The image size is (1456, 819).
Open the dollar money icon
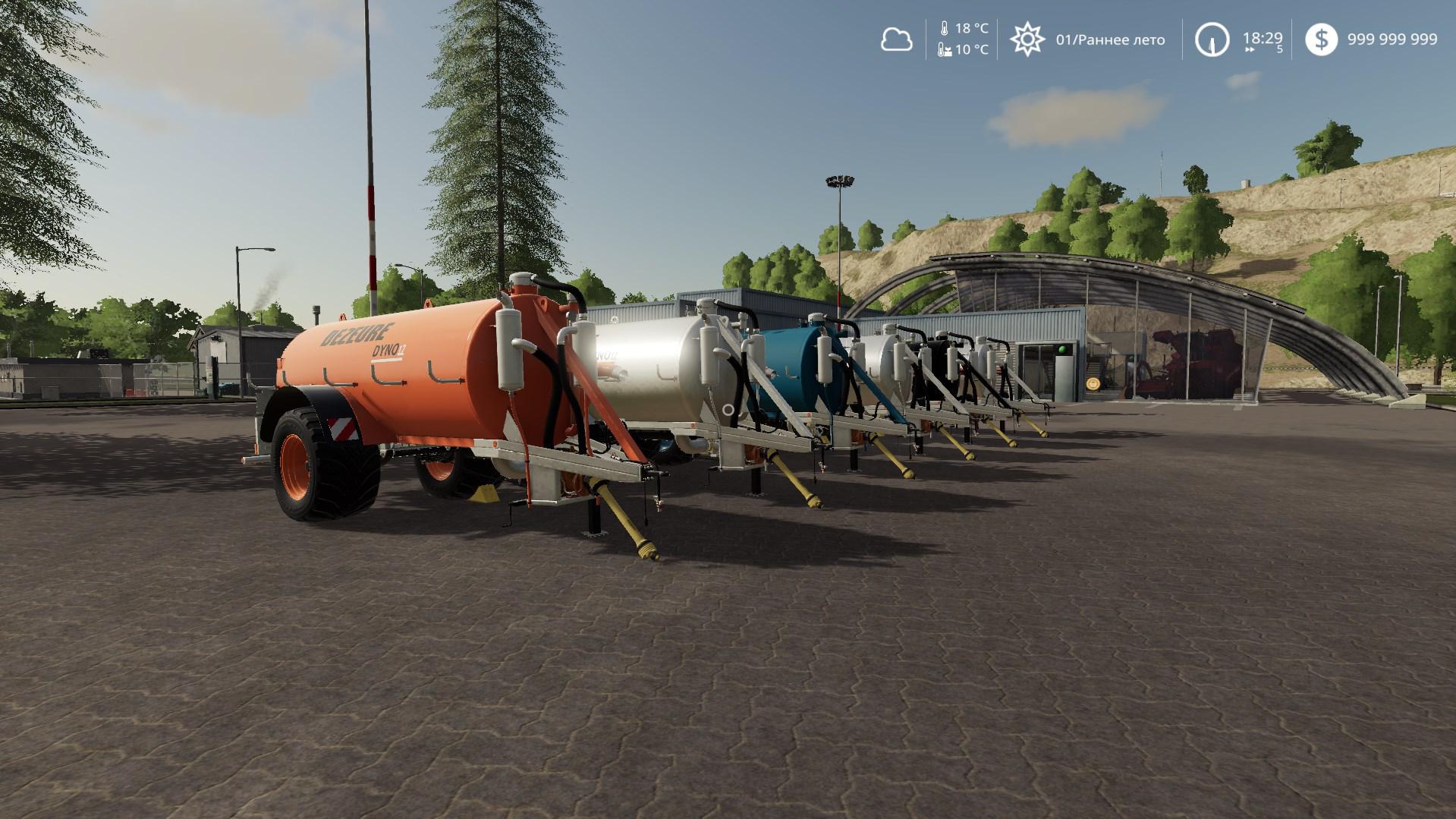pos(1322,39)
